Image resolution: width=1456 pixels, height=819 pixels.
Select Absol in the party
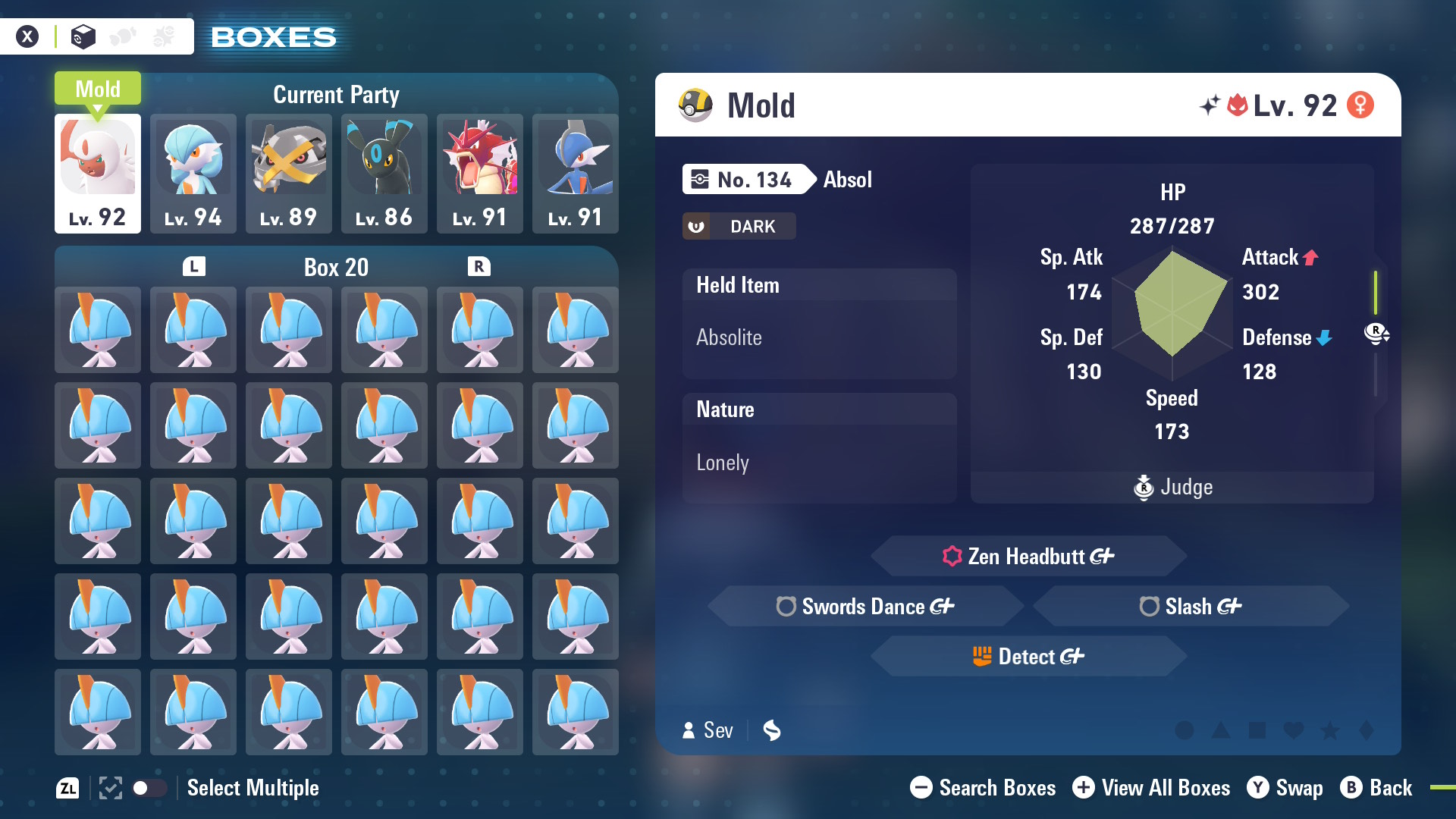(98, 173)
